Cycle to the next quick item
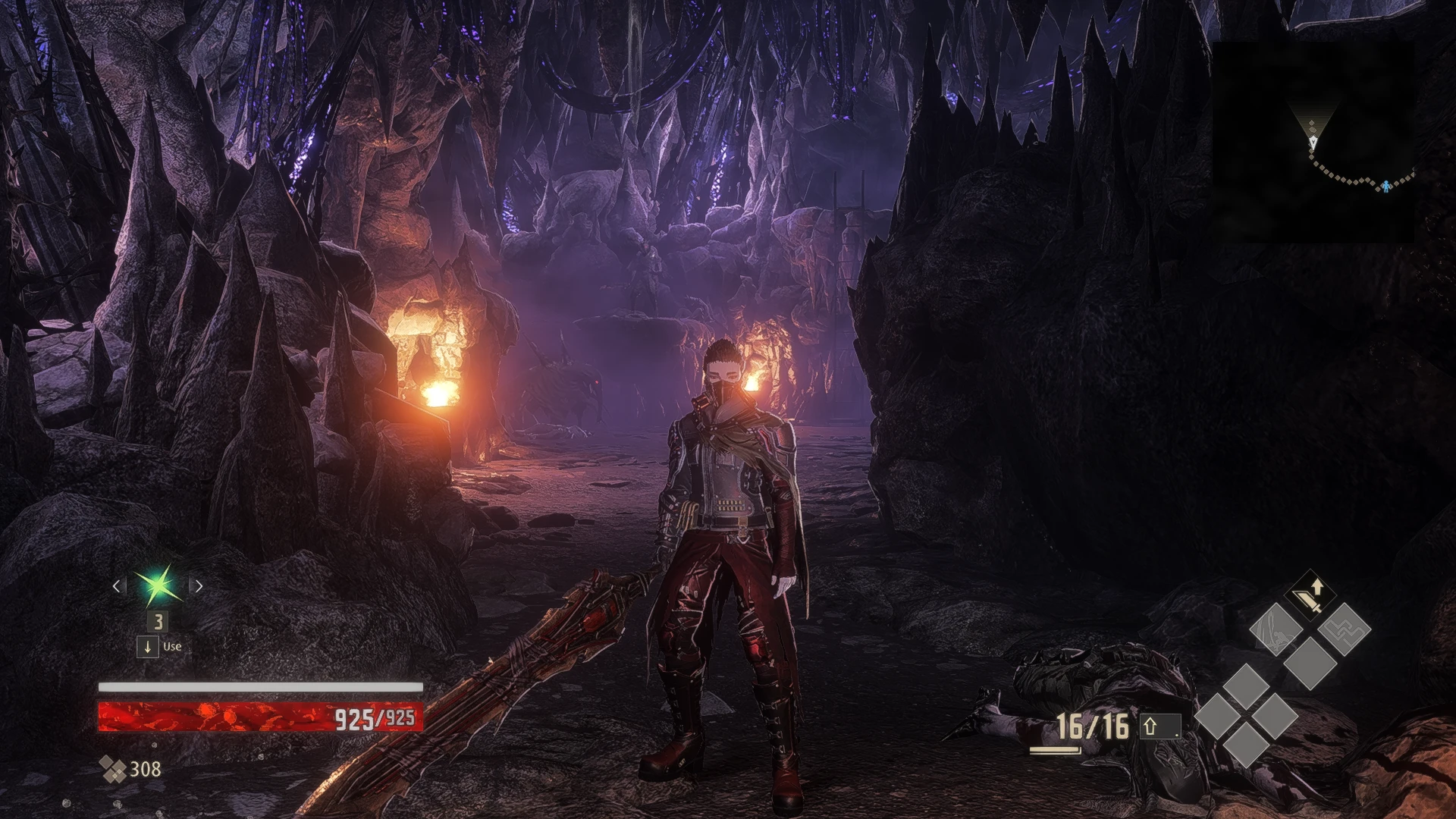The height and width of the screenshot is (819, 1456). point(199,586)
